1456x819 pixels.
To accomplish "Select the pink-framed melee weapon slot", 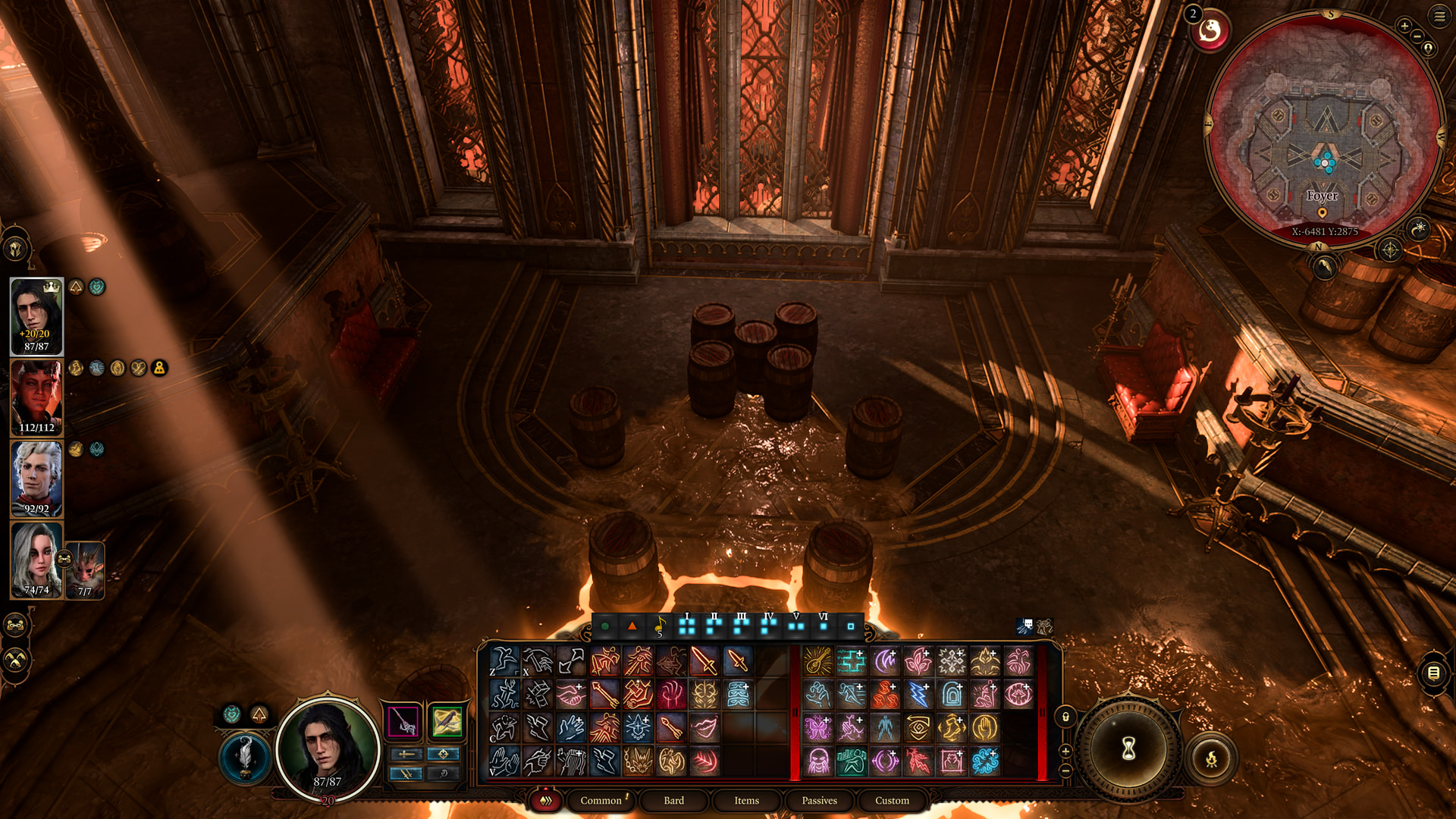I will pyautogui.click(x=403, y=721).
